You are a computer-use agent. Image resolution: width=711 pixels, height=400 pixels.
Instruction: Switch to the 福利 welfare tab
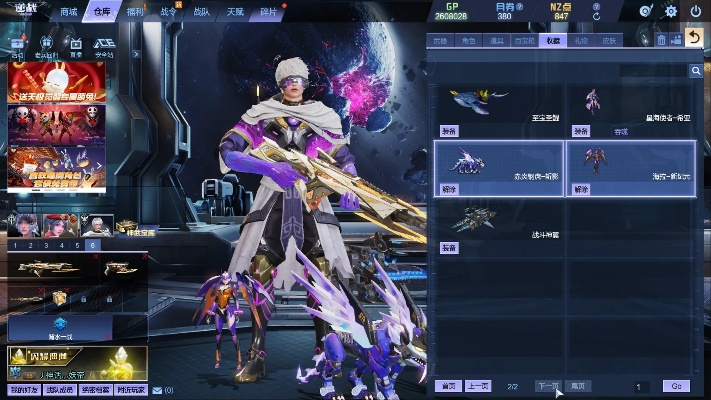135,12
